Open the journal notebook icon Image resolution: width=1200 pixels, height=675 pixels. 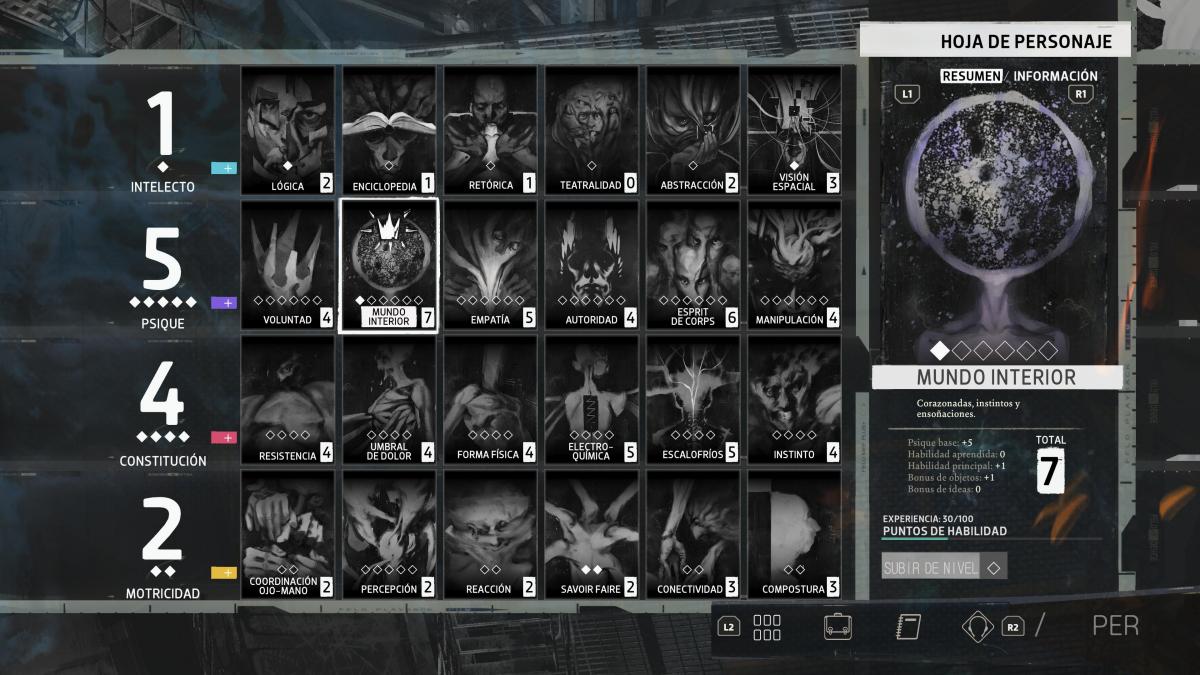tap(907, 626)
